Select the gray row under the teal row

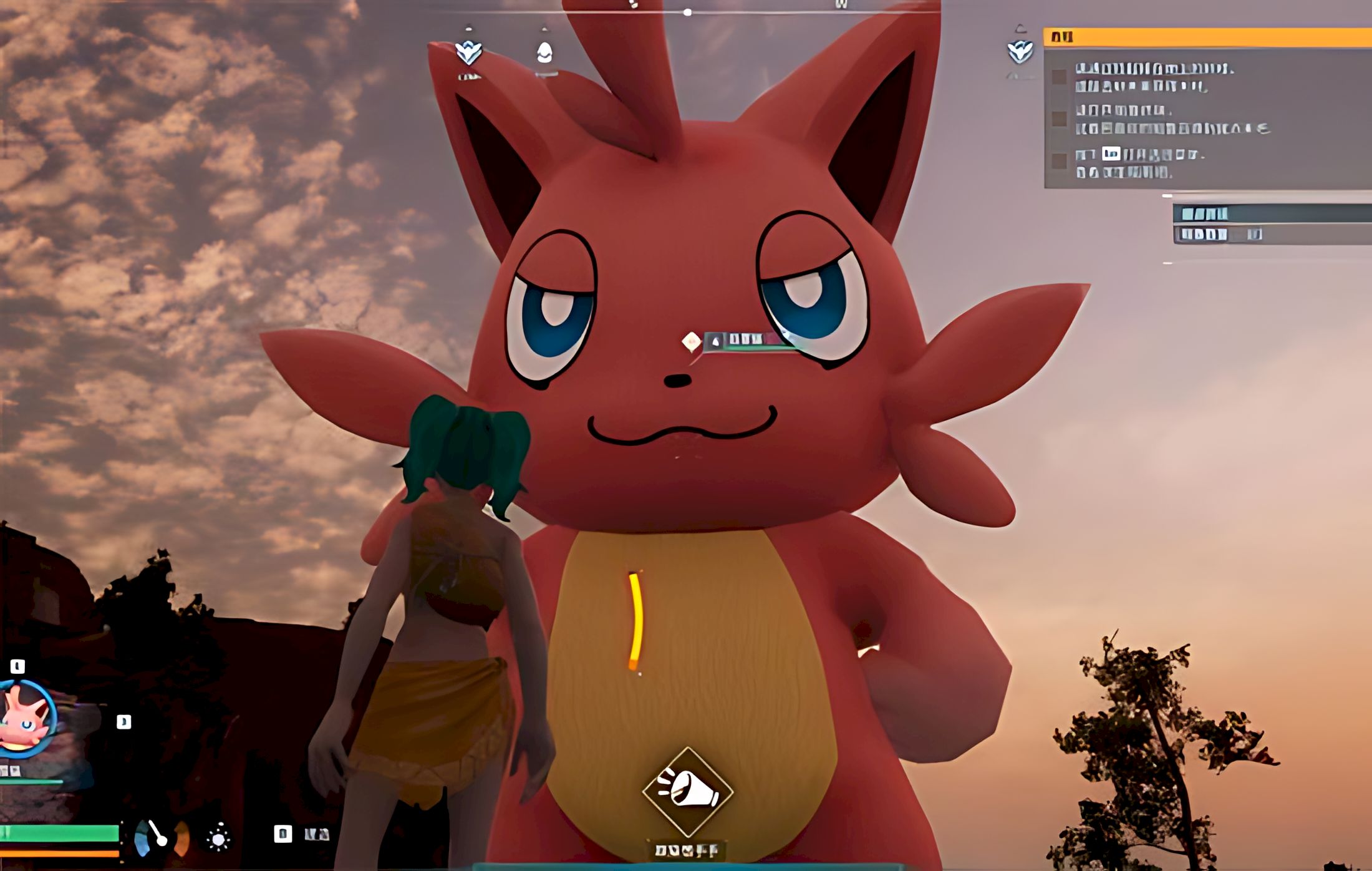[x=1271, y=235]
